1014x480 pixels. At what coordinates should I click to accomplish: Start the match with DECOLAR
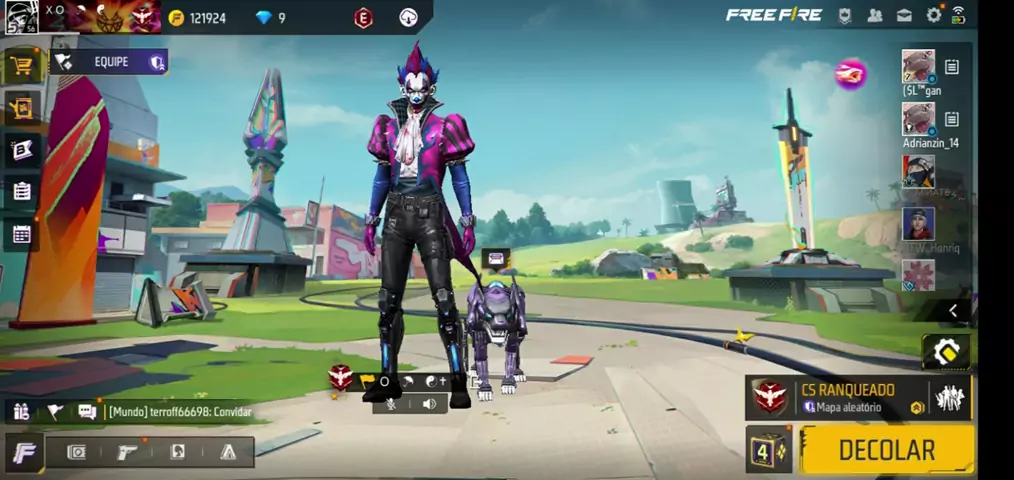(x=887, y=450)
